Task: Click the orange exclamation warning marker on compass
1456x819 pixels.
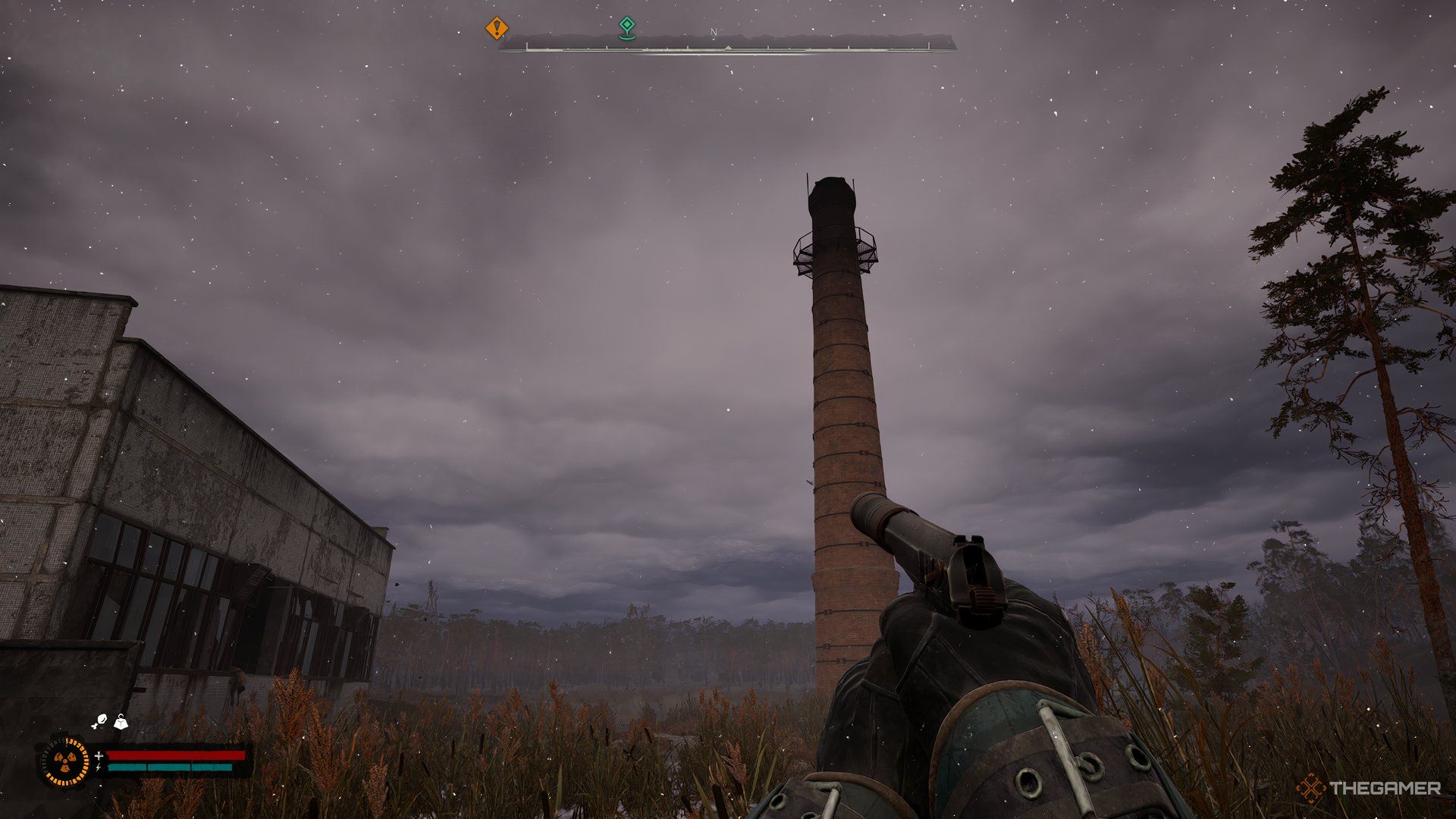Action: coord(497,29)
